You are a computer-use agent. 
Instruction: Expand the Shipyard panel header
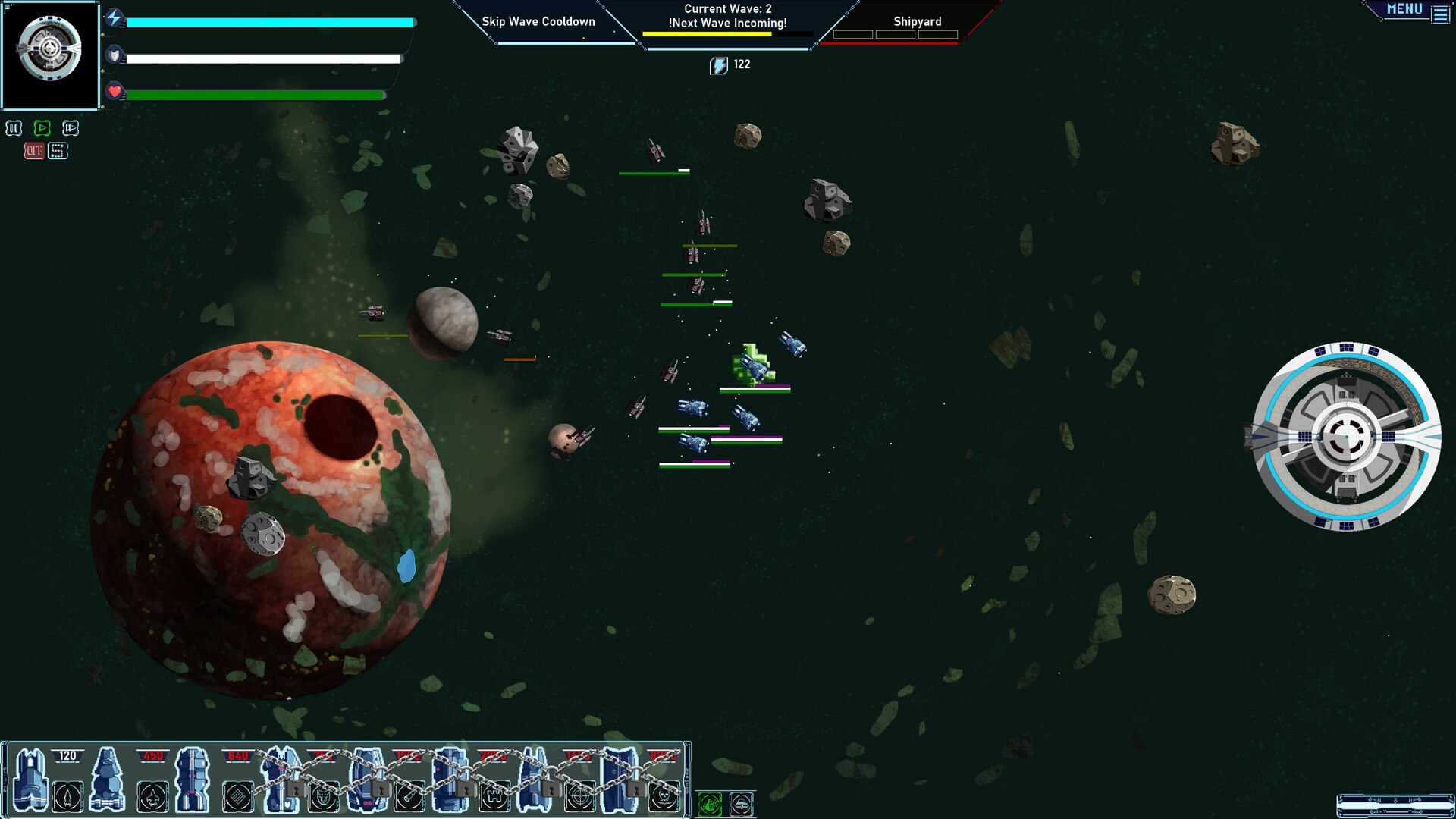click(x=917, y=21)
